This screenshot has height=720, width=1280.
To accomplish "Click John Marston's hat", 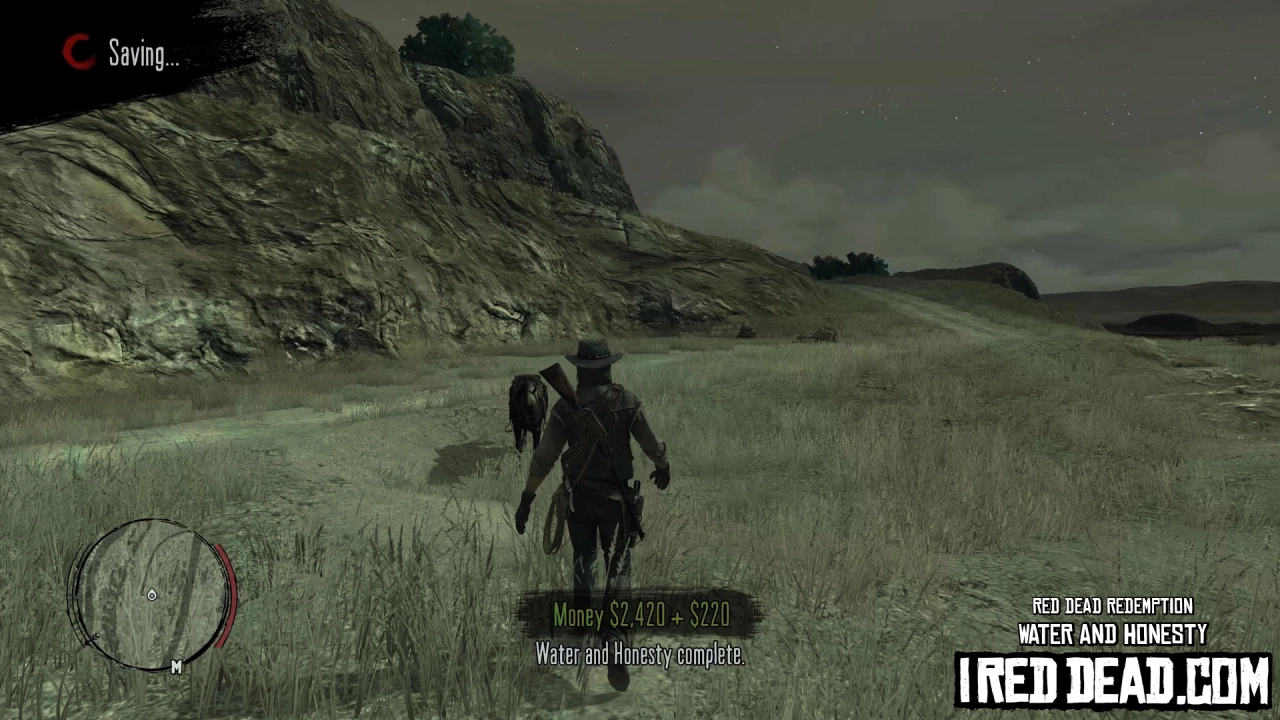I will pos(592,352).
